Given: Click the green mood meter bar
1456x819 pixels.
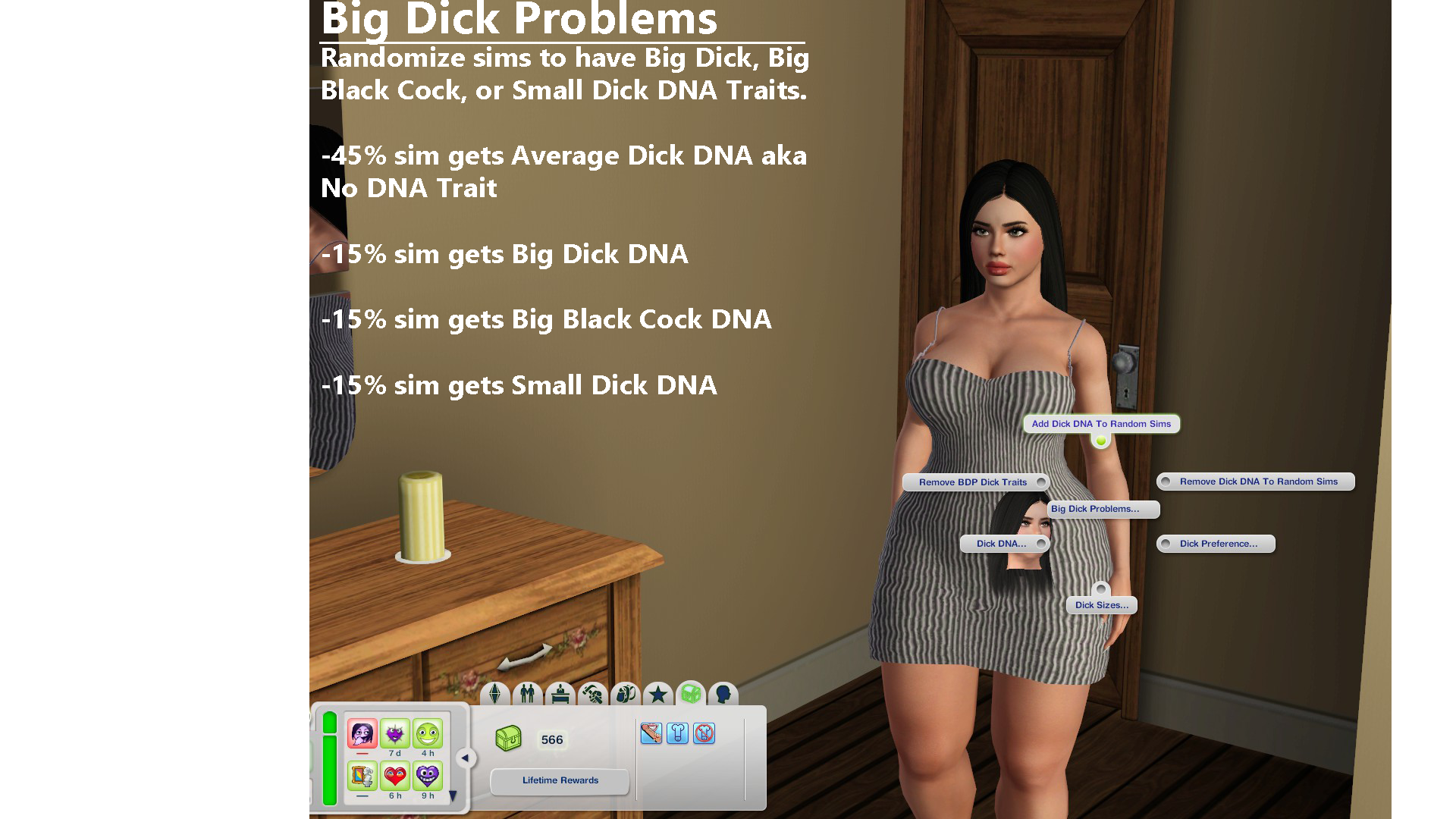Looking at the screenshot, I should tap(330, 758).
